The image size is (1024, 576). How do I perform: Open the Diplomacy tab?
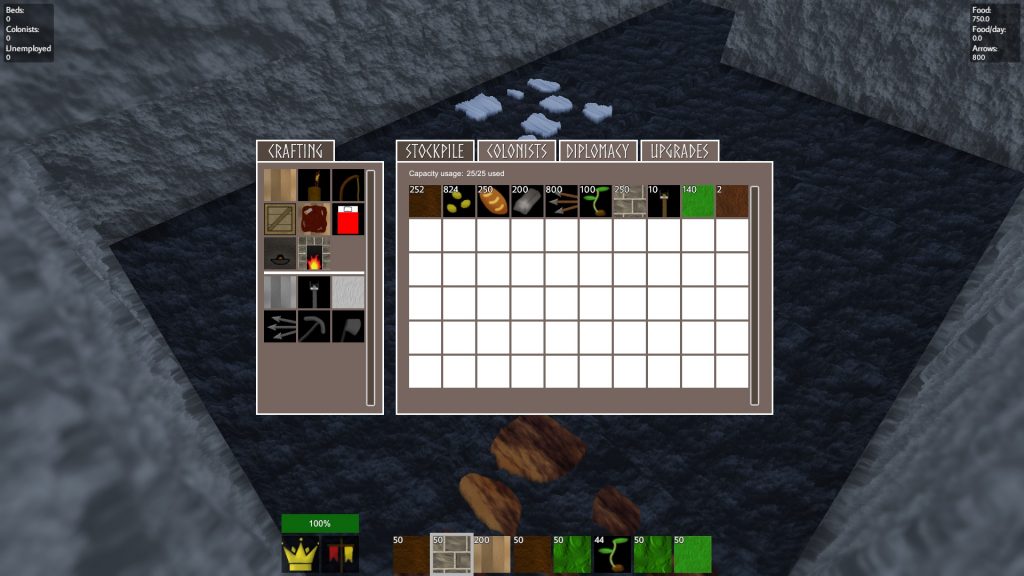pos(598,151)
